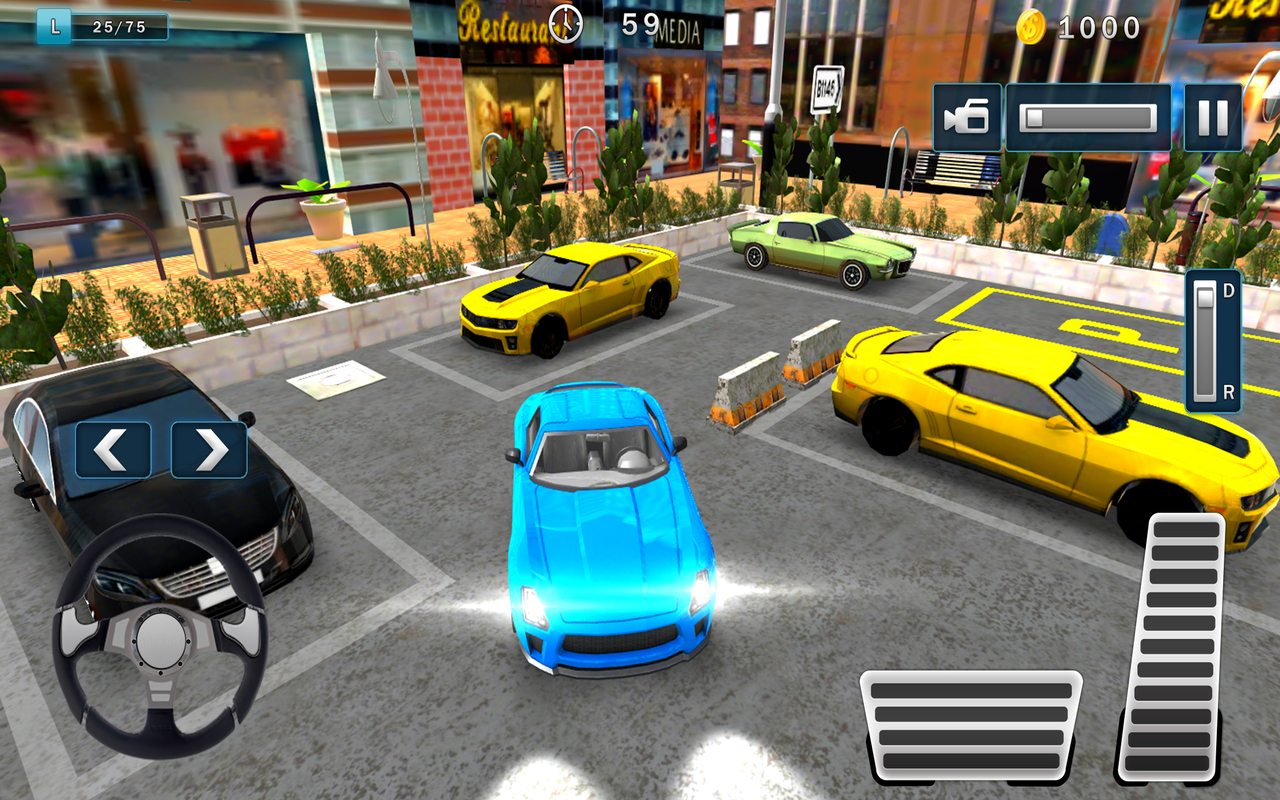
Task: Tap the blue player car
Action: (605, 520)
